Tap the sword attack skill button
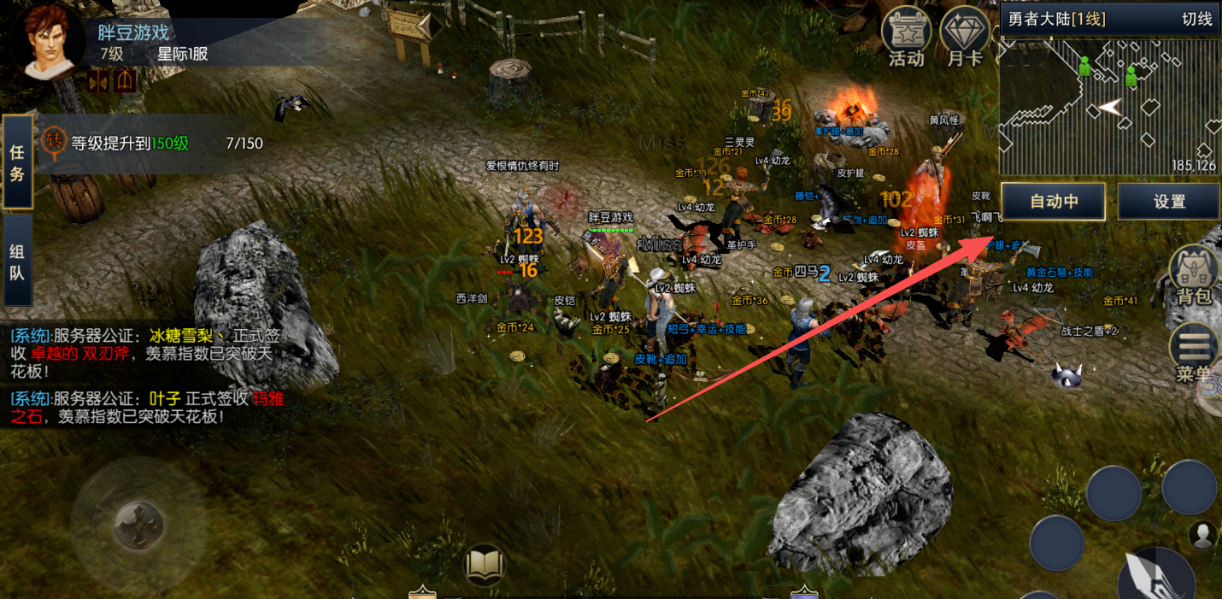 (x=1155, y=574)
